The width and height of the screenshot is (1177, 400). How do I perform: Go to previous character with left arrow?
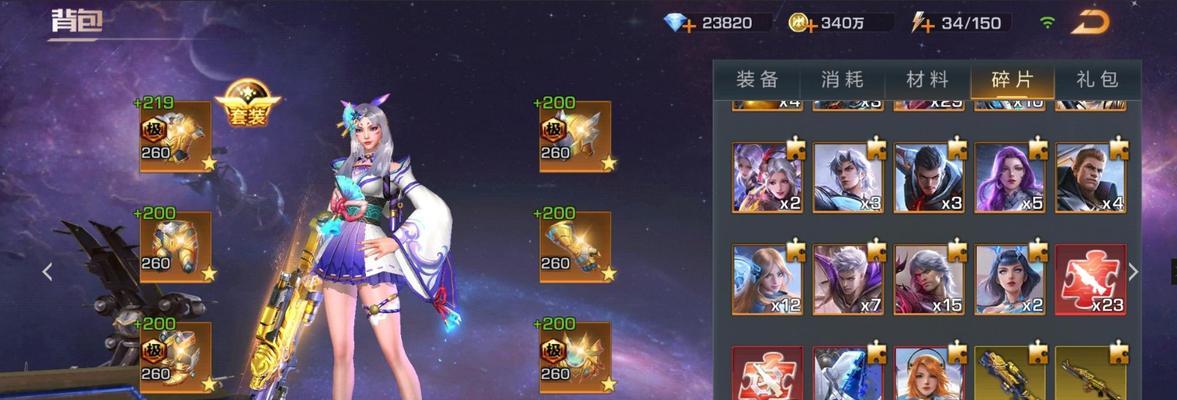[x=47, y=271]
